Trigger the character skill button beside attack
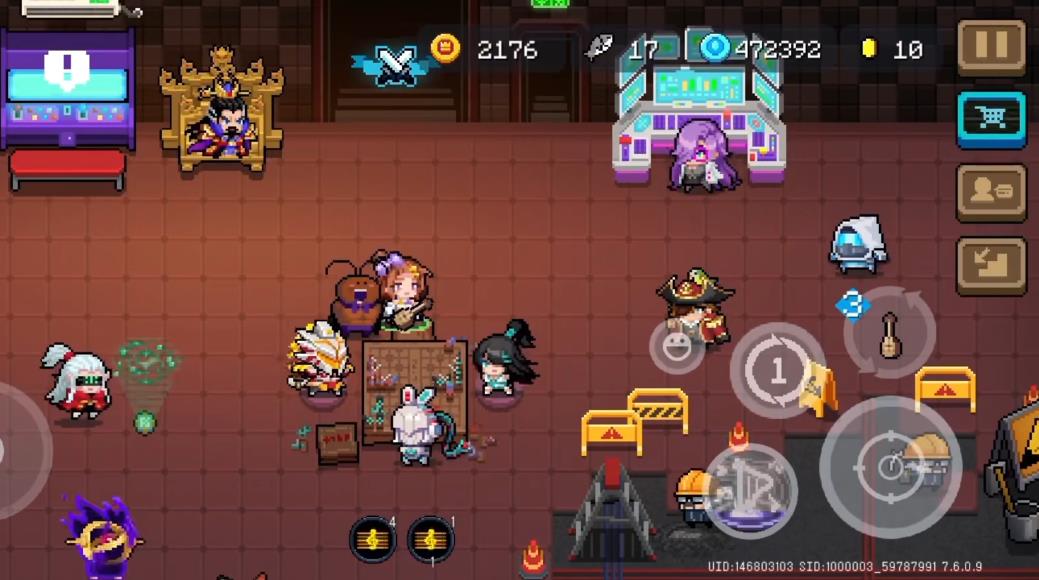 coord(750,491)
